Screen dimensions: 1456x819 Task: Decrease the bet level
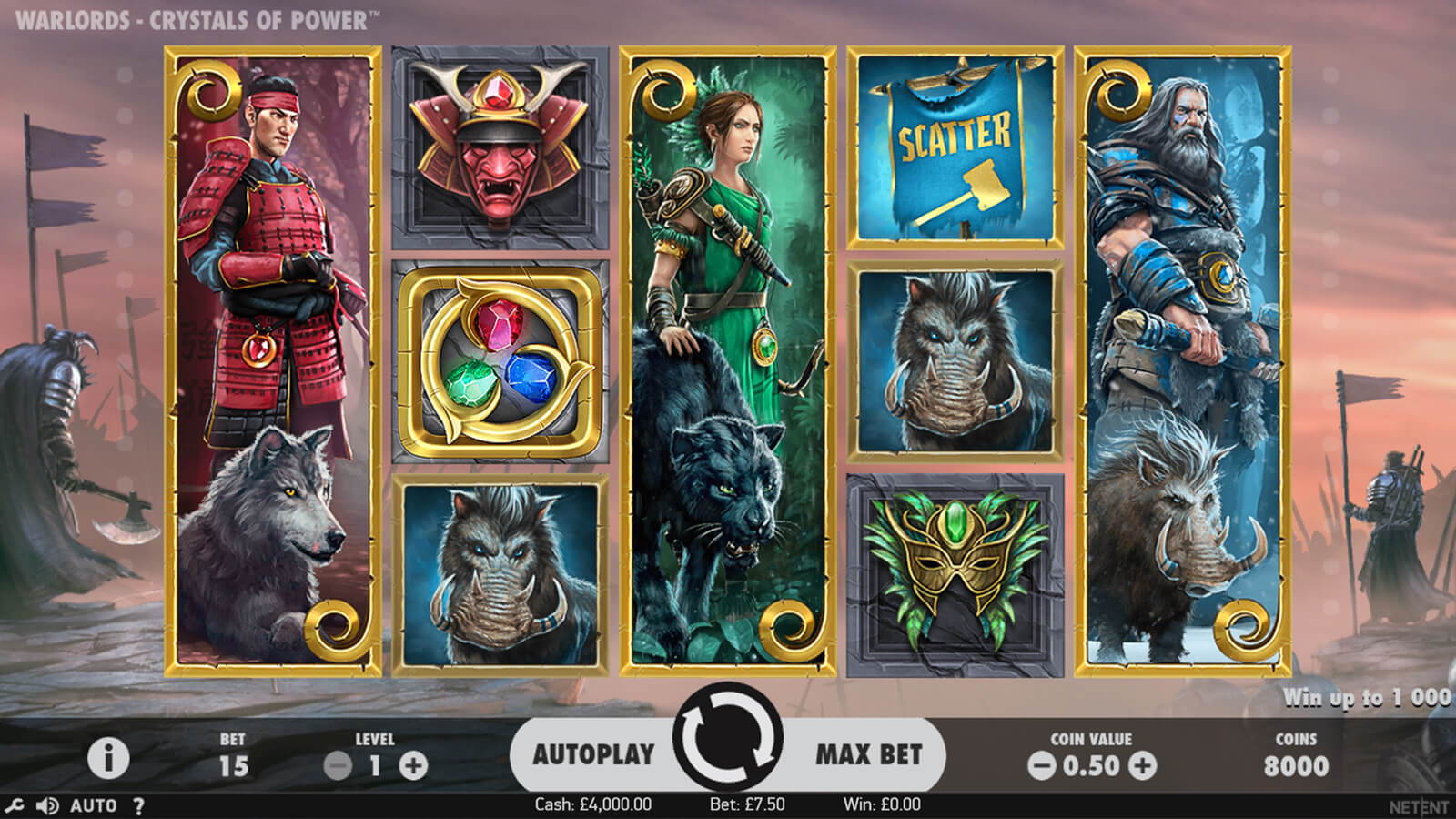[338, 766]
